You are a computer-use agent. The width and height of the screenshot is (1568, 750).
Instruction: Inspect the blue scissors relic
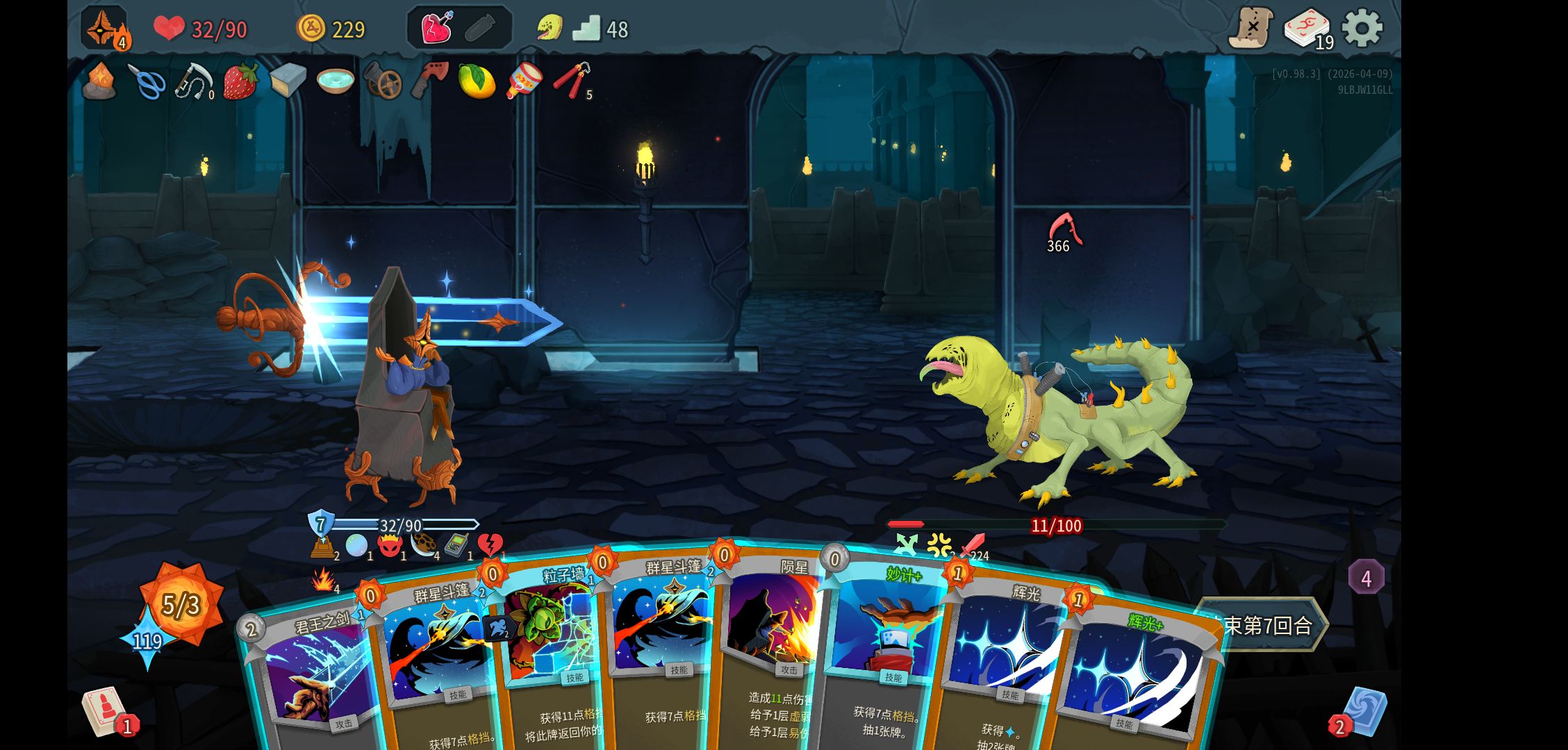pyautogui.click(x=147, y=81)
